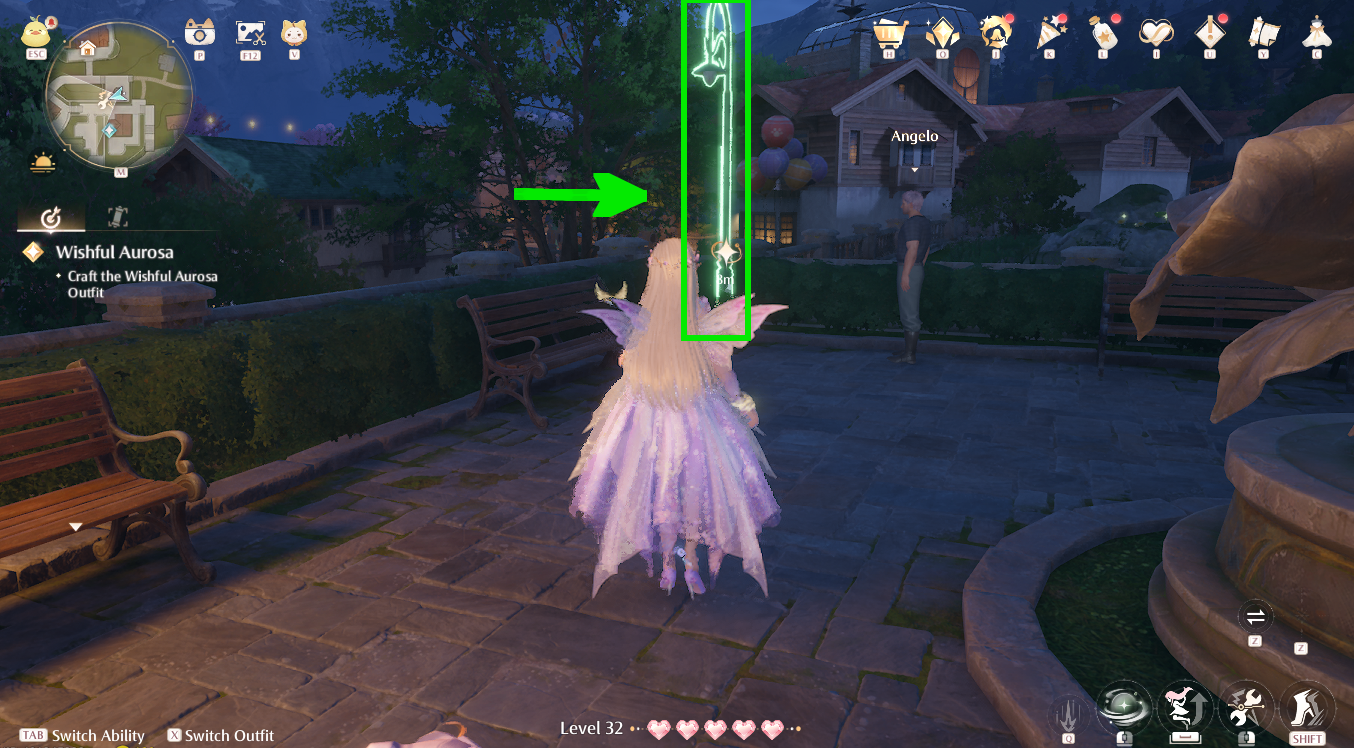Click the screenshot scissors icon
Image resolution: width=1354 pixels, height=748 pixels.
pos(249,30)
